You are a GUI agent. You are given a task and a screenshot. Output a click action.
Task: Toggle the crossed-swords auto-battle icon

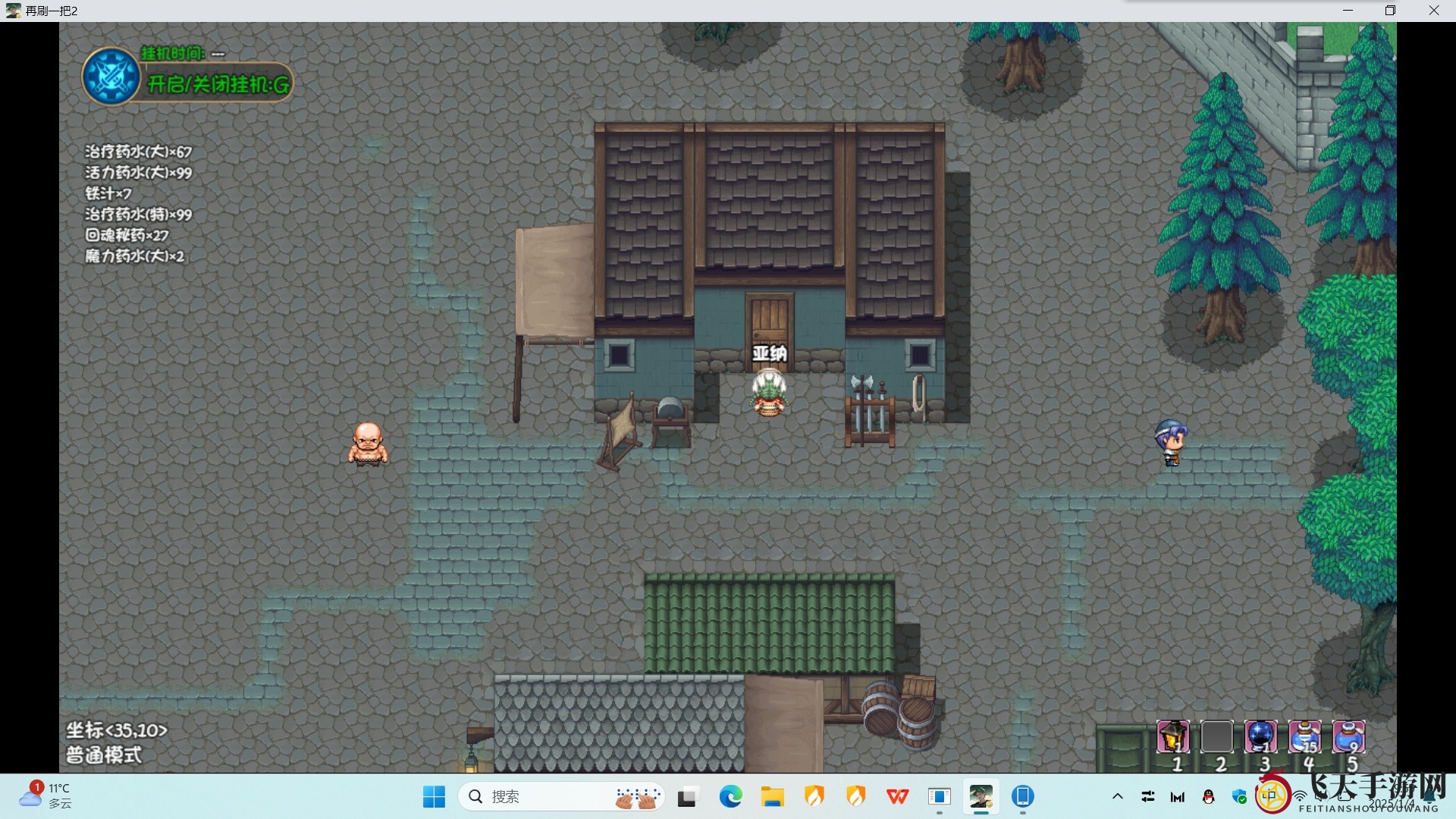click(111, 77)
